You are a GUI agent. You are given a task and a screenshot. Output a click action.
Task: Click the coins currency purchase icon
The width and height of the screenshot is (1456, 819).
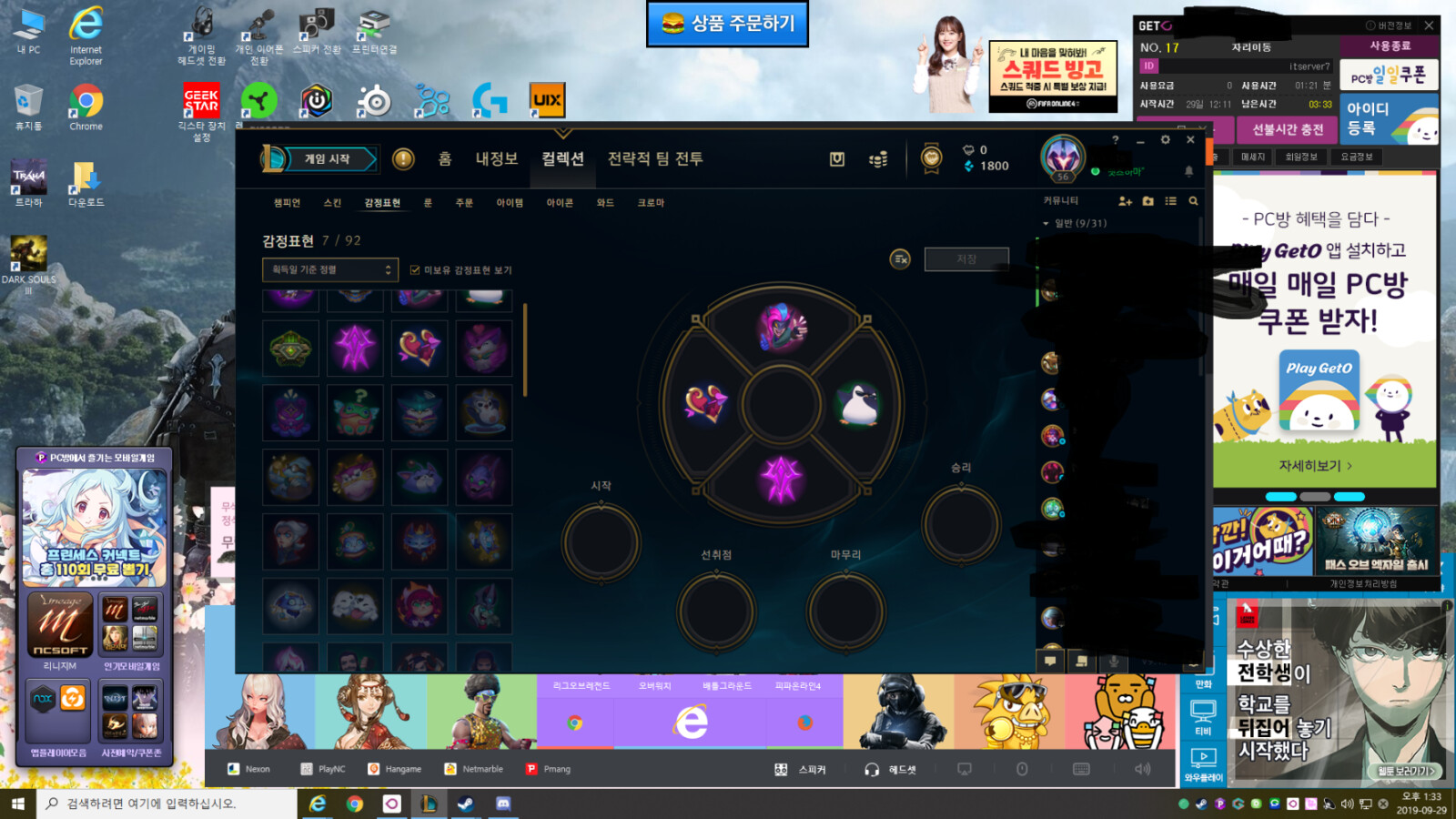(876, 158)
